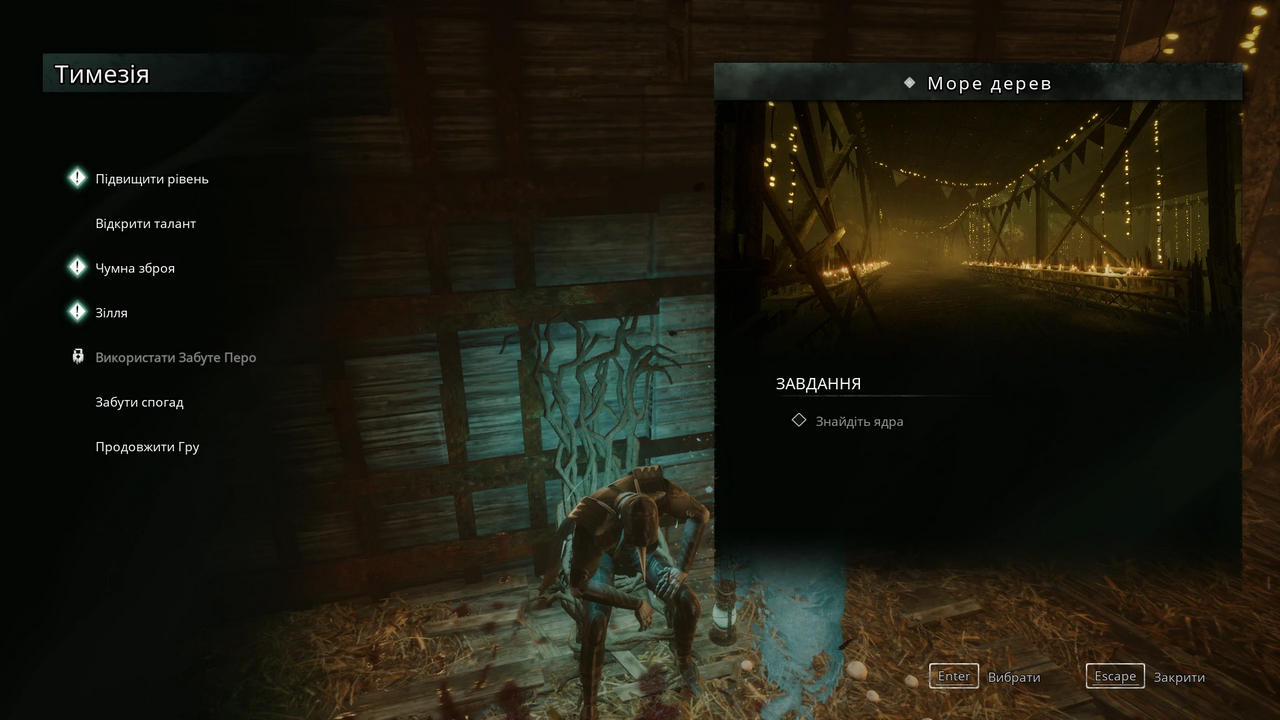The width and height of the screenshot is (1280, 720).
Task: Select Використати Забуте Перо
Action: pos(175,357)
